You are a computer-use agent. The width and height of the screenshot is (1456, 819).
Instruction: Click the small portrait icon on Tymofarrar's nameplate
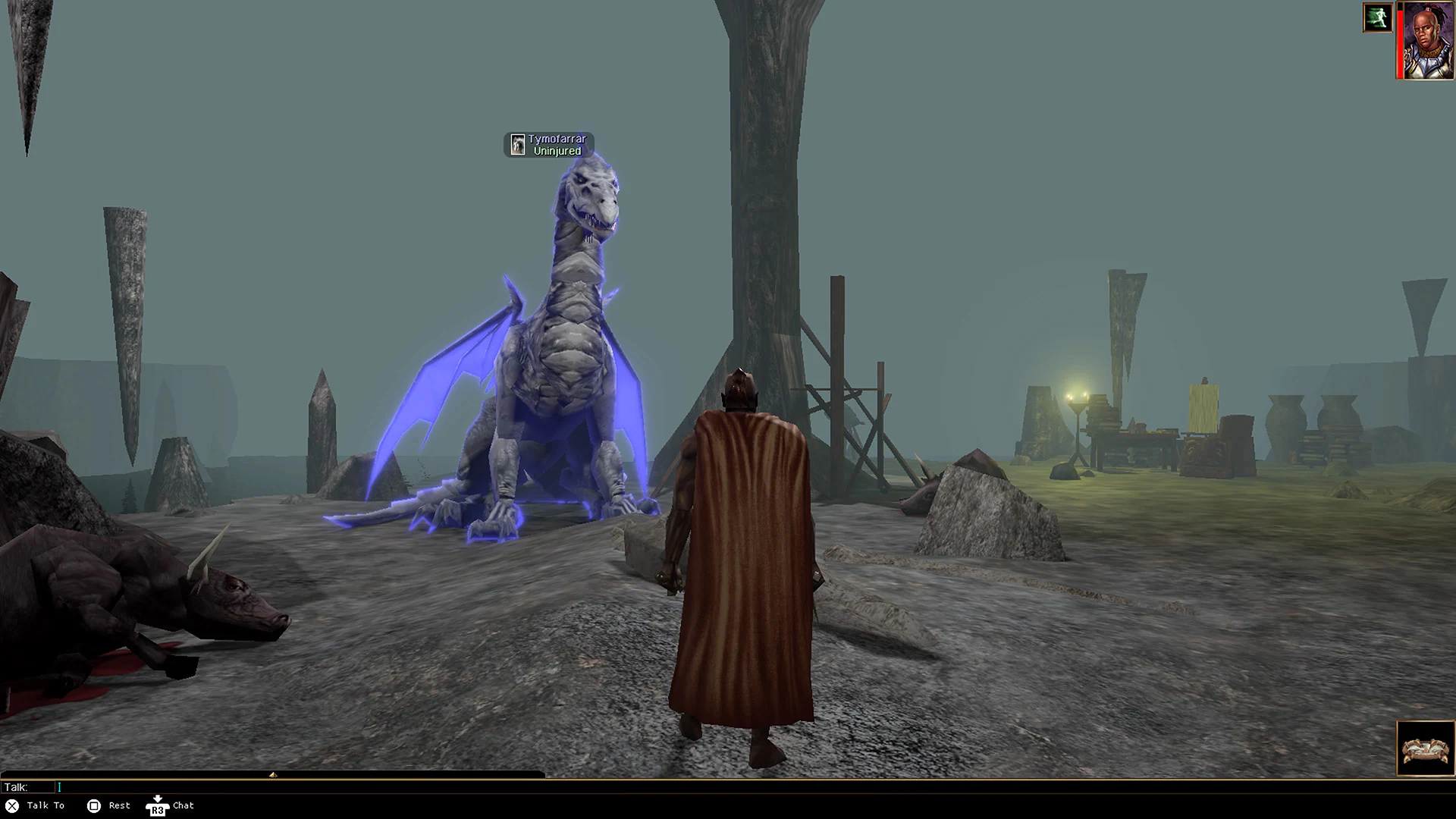tap(519, 144)
